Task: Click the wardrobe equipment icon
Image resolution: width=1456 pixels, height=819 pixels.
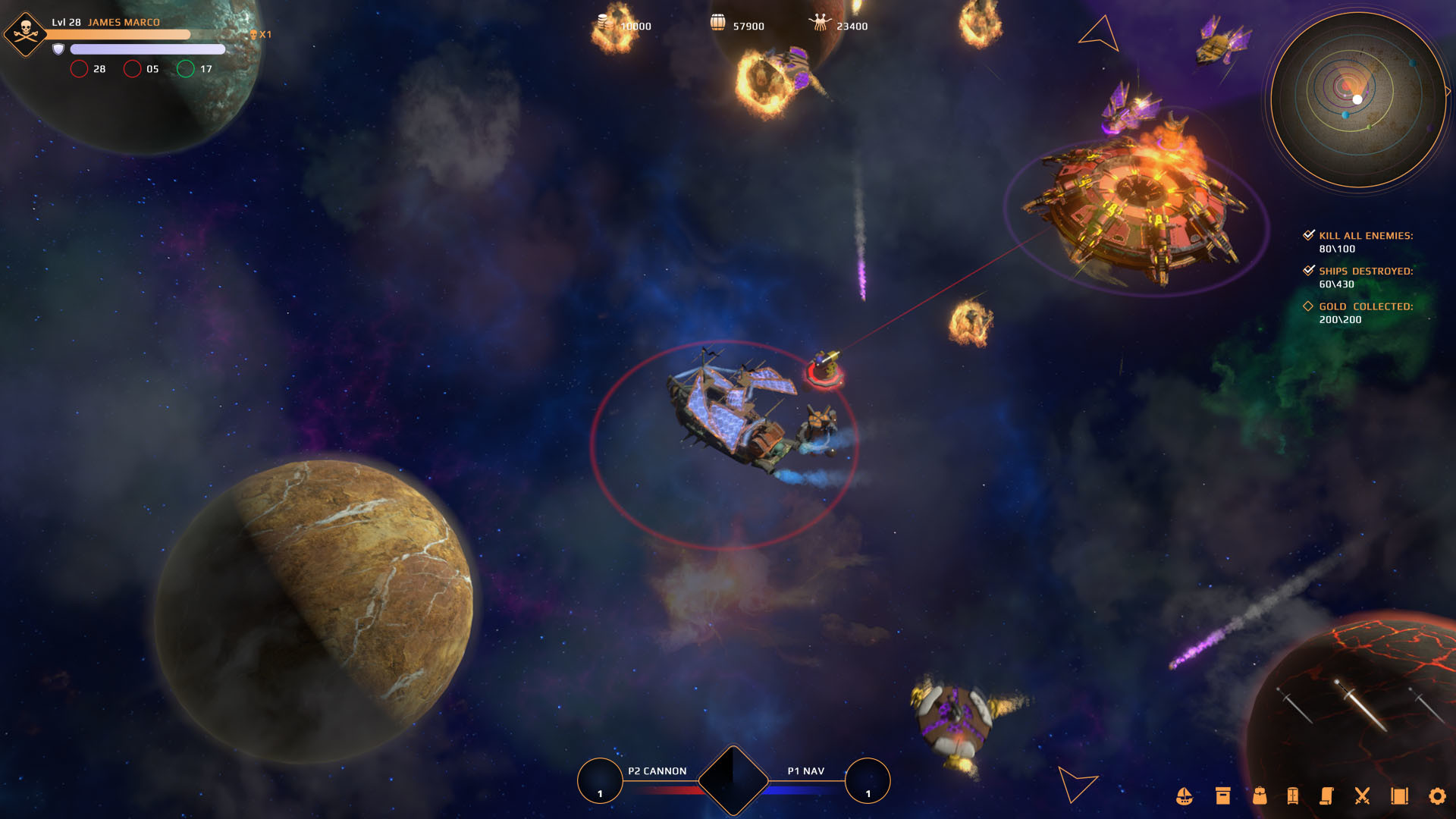Action: [x=1292, y=796]
